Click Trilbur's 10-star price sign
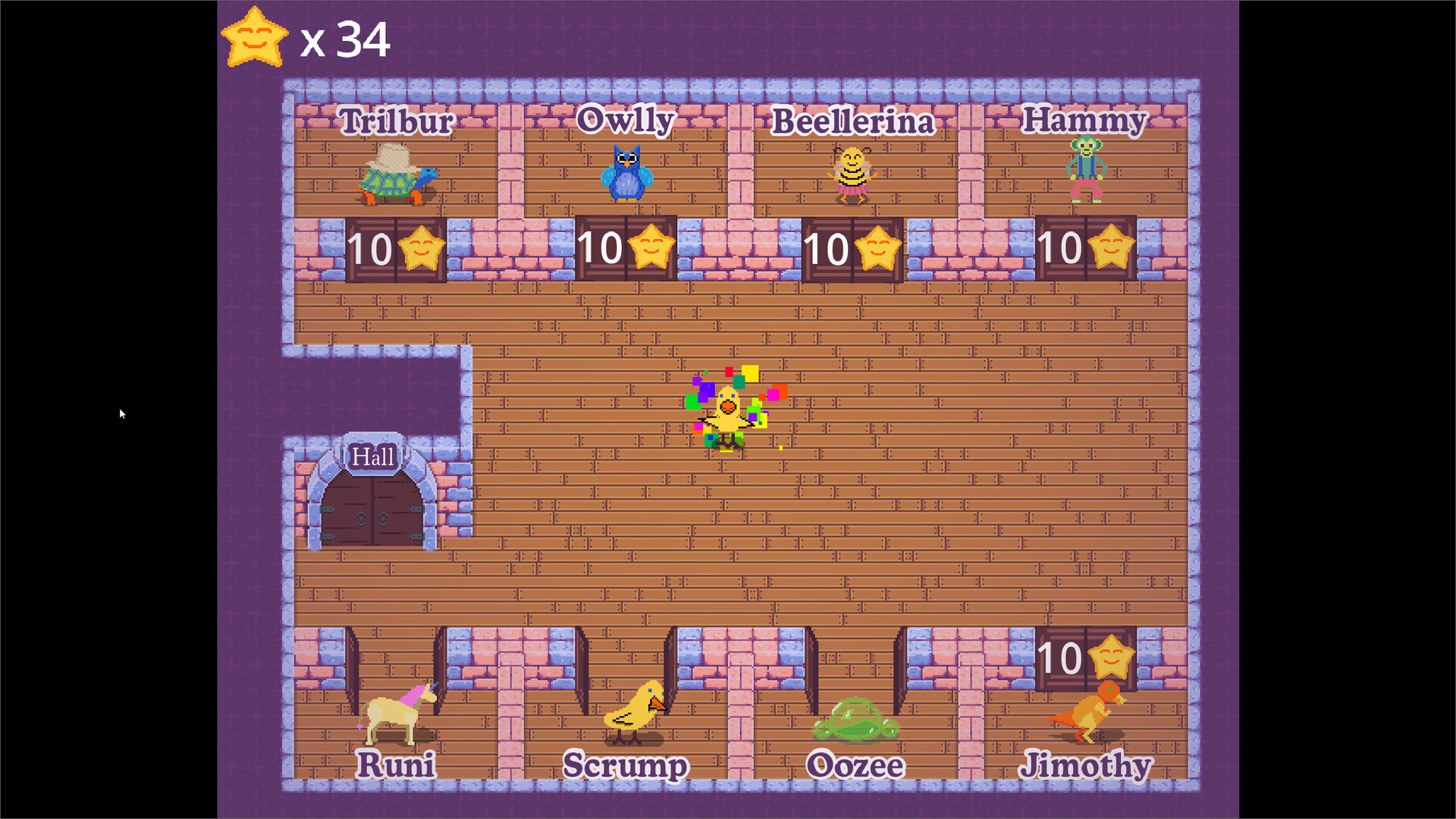Viewport: 1456px width, 819px height. [x=396, y=248]
